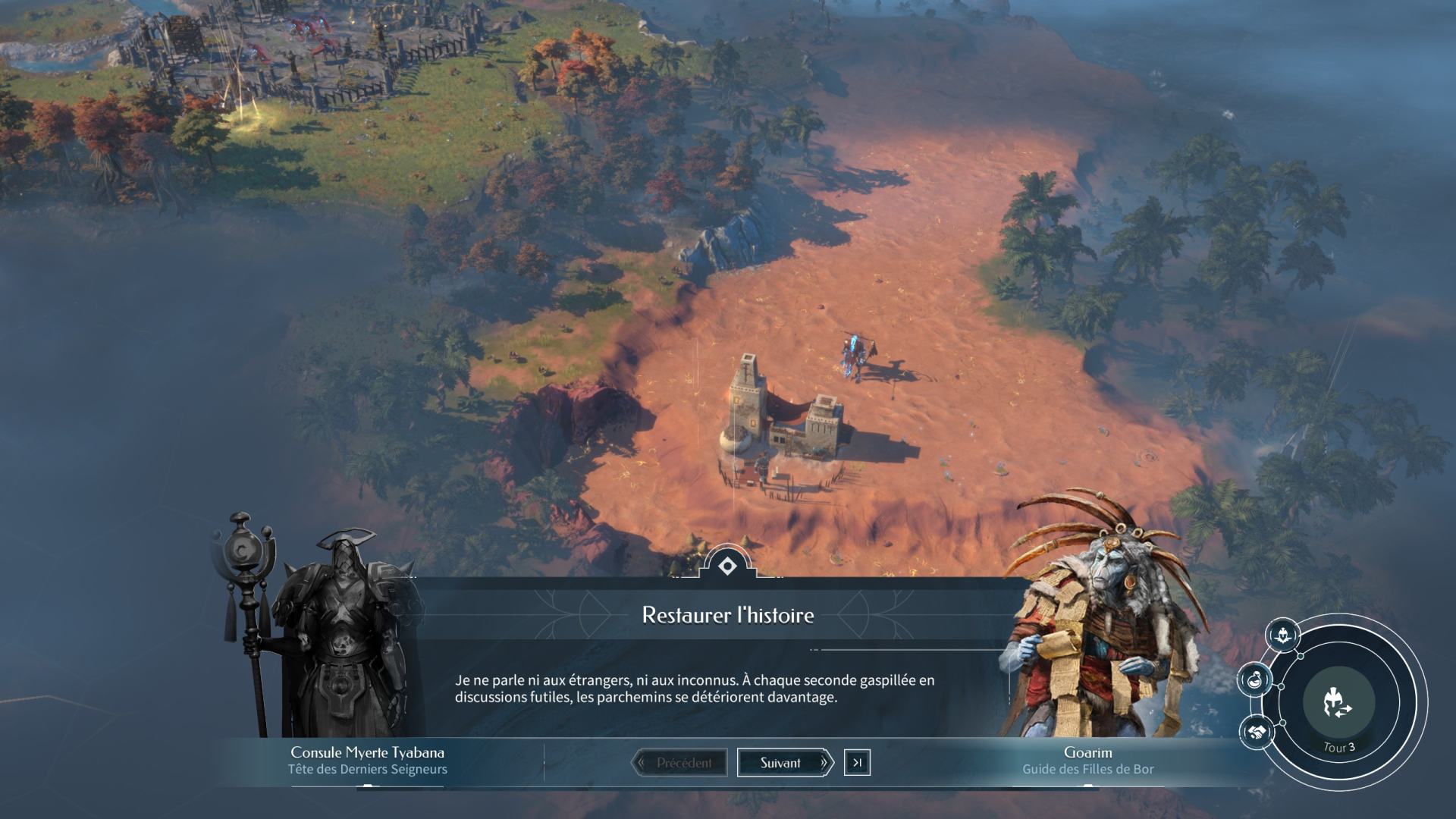This screenshot has height=819, width=1456.
Task: Go back with the Précédent button
Action: [x=679, y=763]
